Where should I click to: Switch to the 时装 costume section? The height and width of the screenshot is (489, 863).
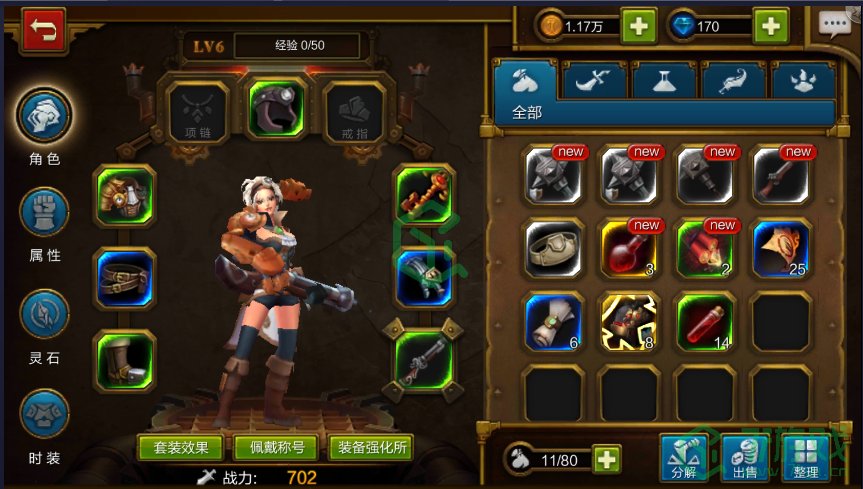pos(45,415)
